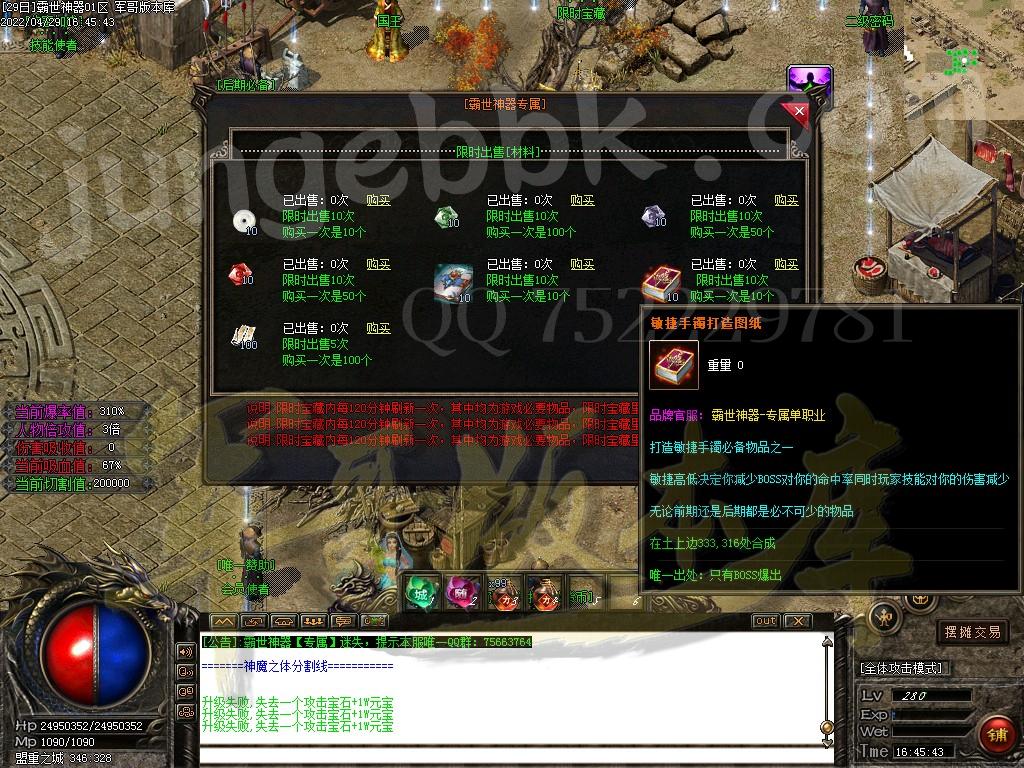Purchase the purple crystal material
Image resolution: width=1024 pixels, height=768 pixels.
click(786, 201)
